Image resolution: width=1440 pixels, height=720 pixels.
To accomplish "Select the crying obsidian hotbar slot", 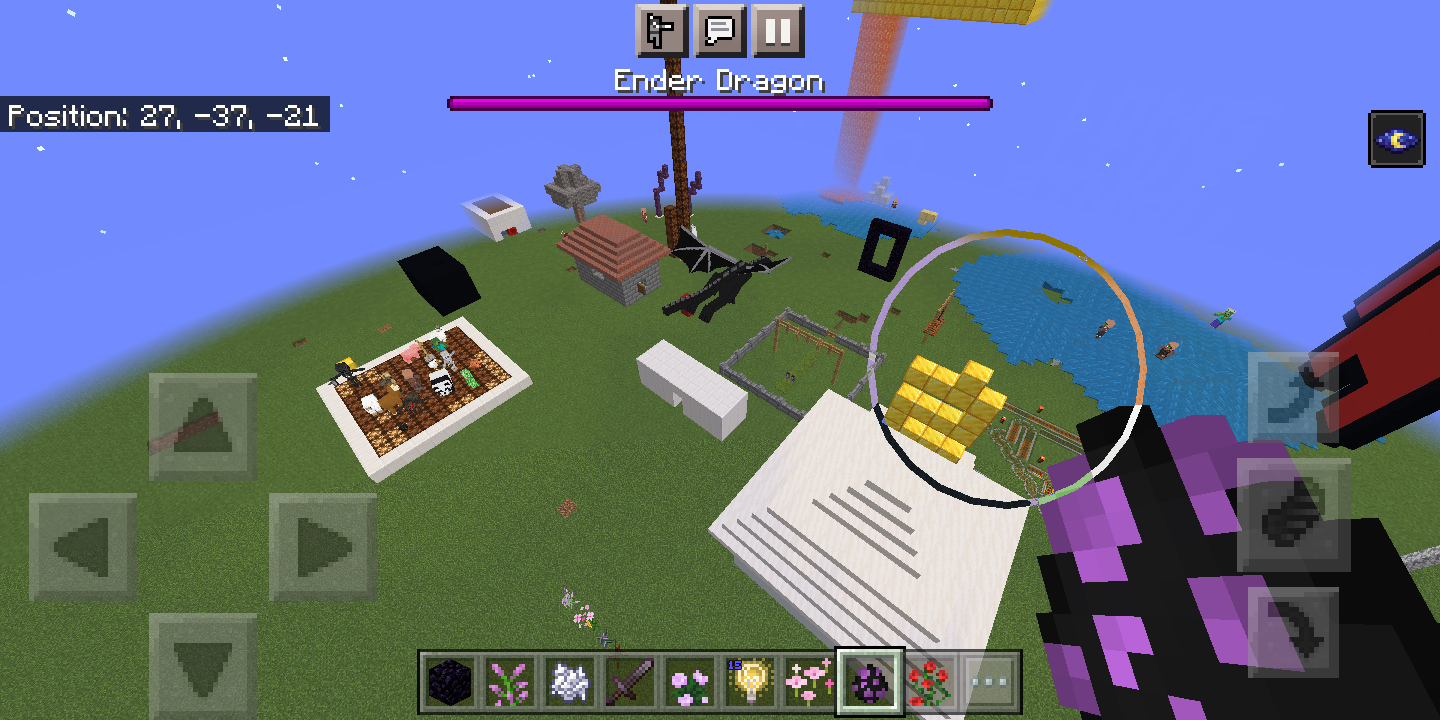I will (448, 680).
